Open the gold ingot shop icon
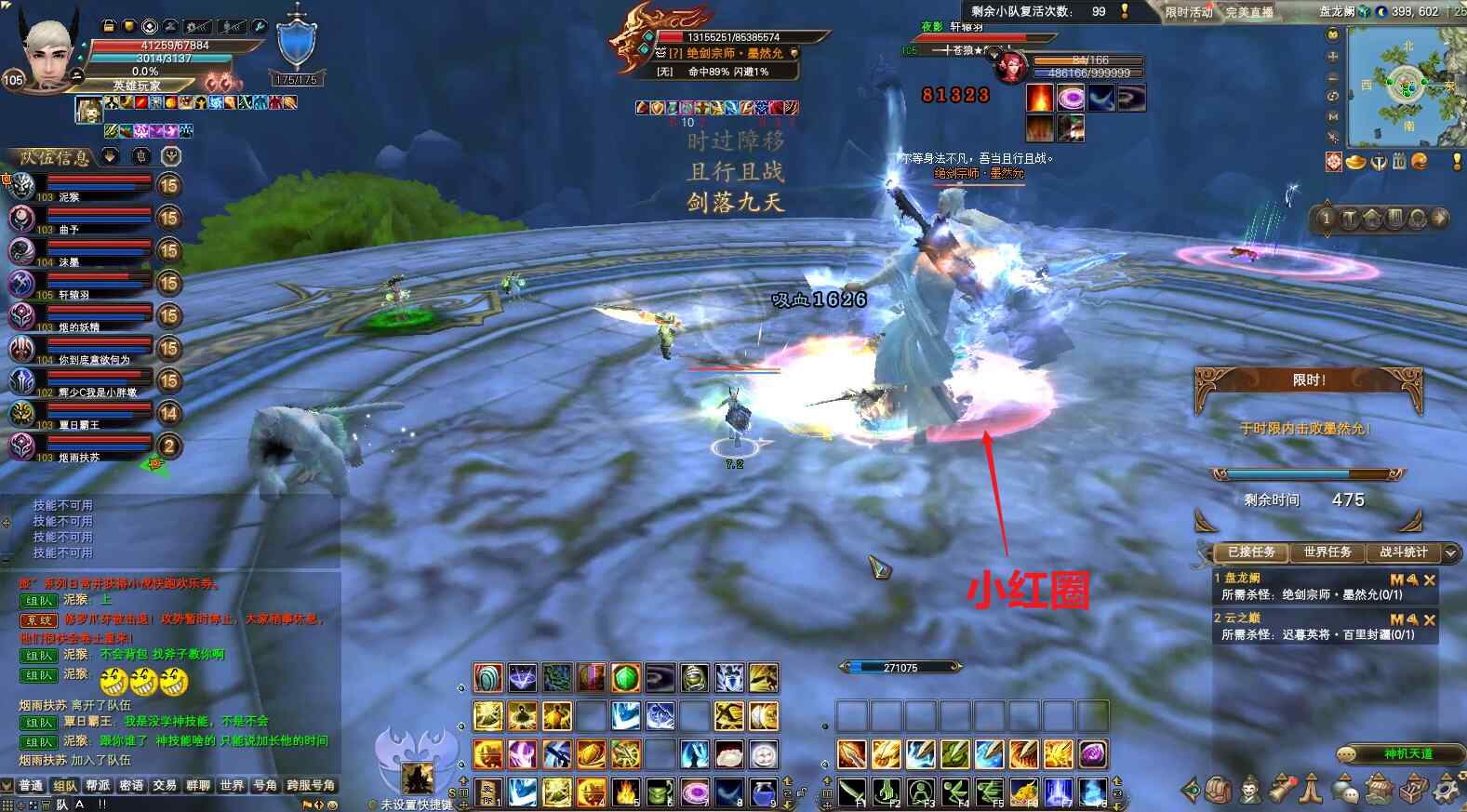This screenshot has height=812, width=1467. [1355, 163]
